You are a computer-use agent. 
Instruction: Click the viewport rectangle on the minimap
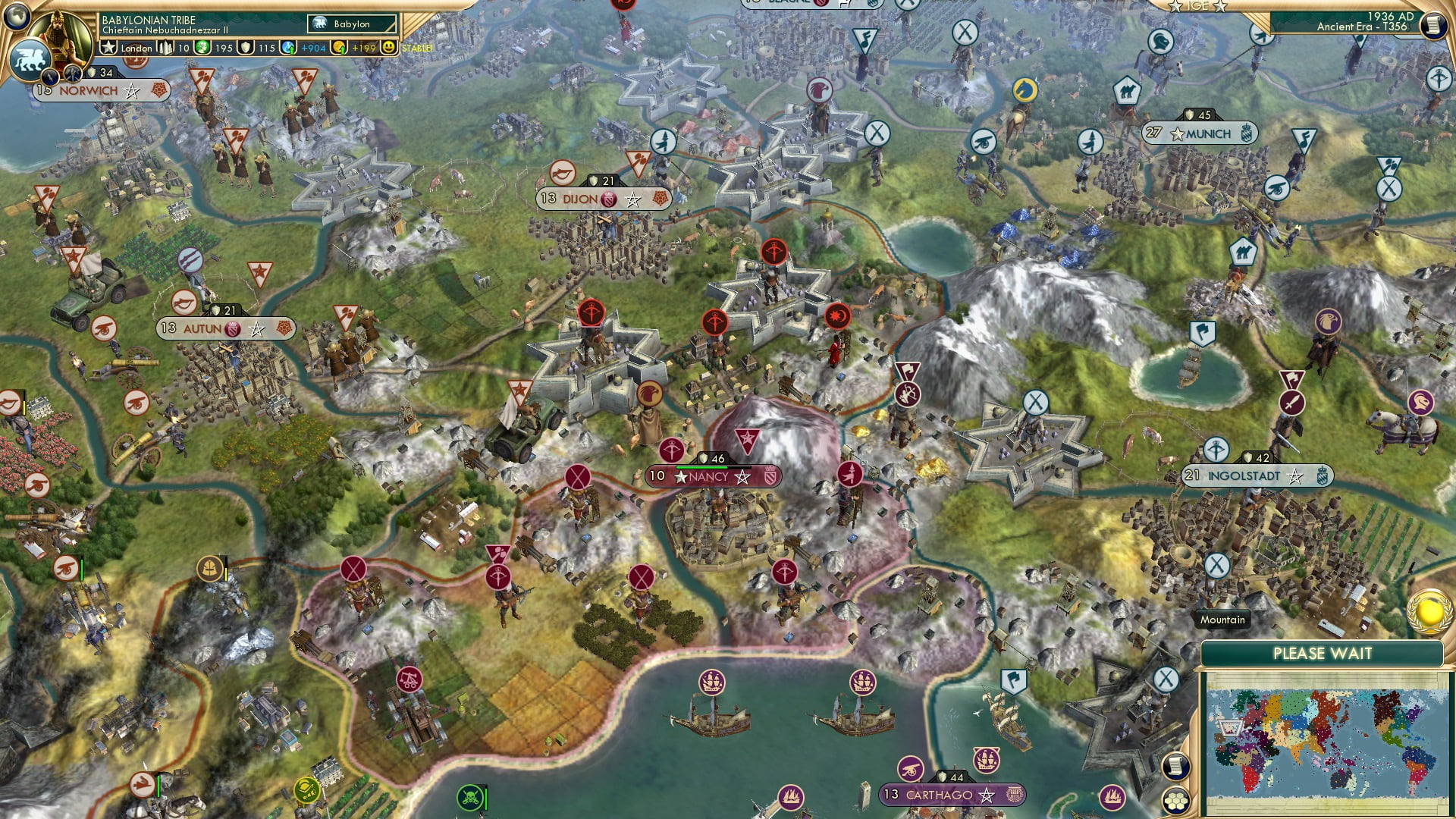tap(1229, 727)
